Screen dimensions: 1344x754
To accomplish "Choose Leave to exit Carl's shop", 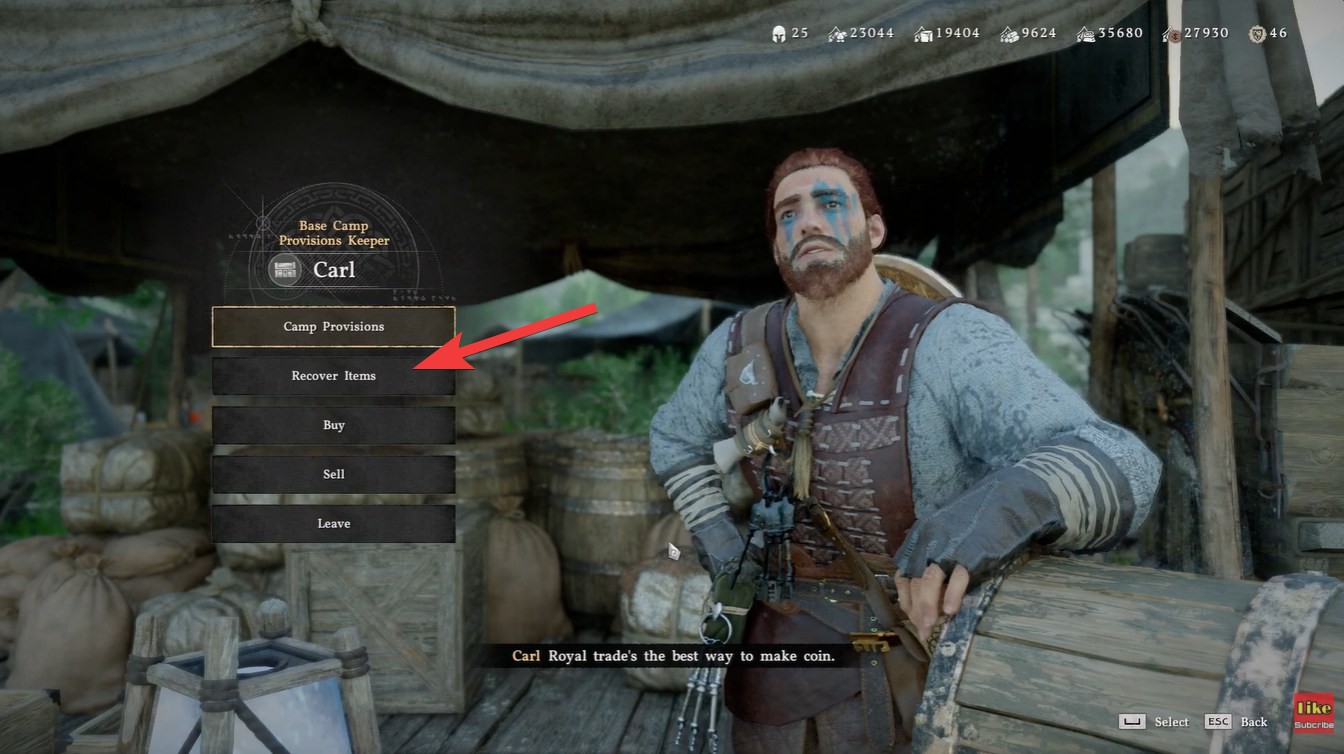I will 333,523.
